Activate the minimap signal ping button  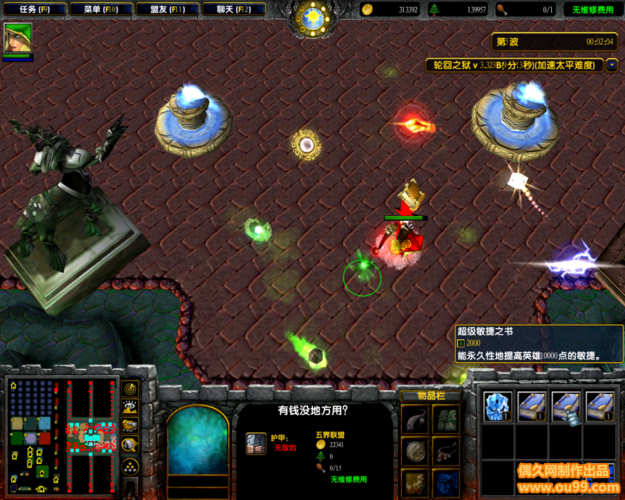[x=130, y=388]
